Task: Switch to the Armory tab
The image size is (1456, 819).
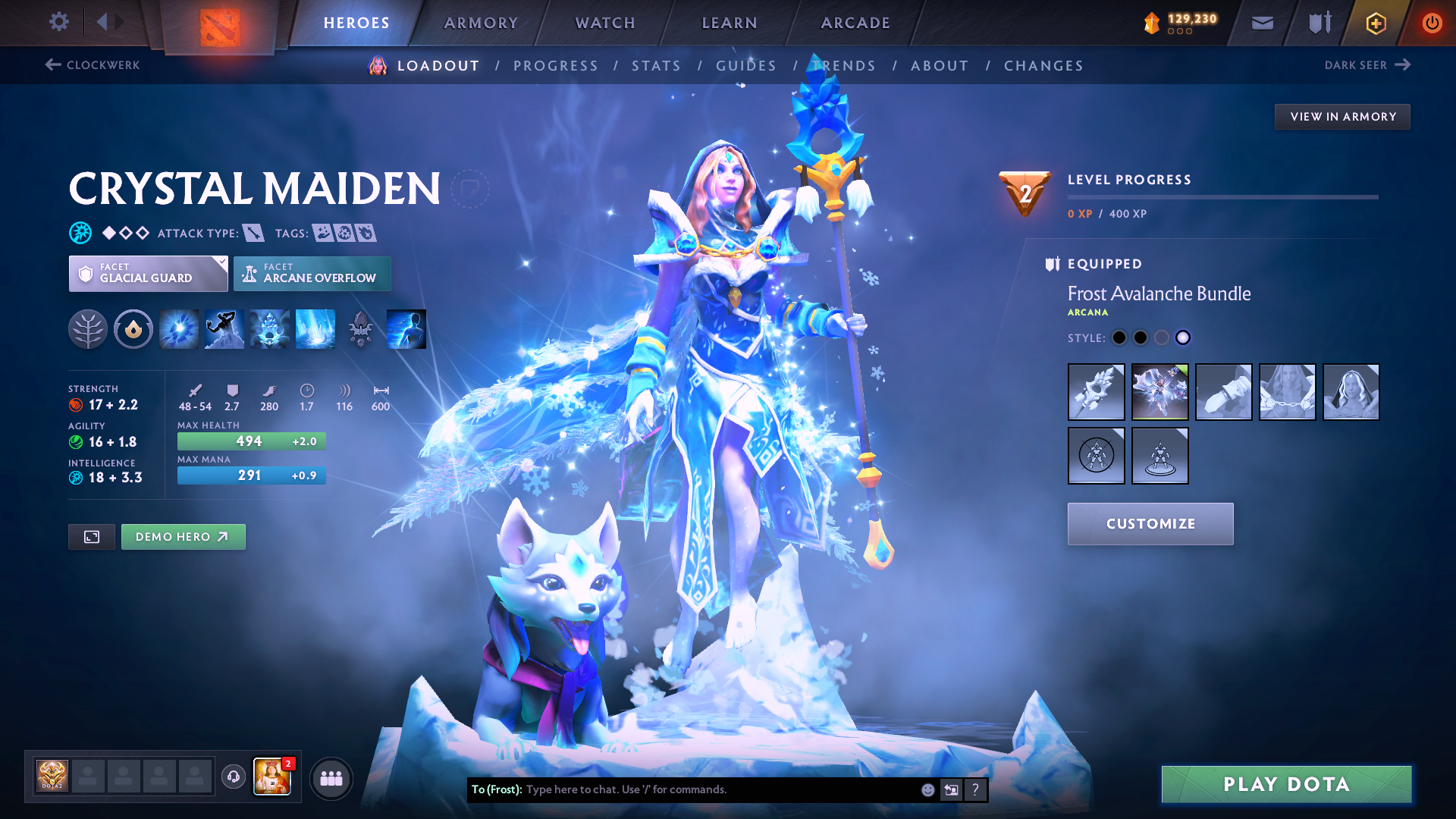Action: point(481,23)
